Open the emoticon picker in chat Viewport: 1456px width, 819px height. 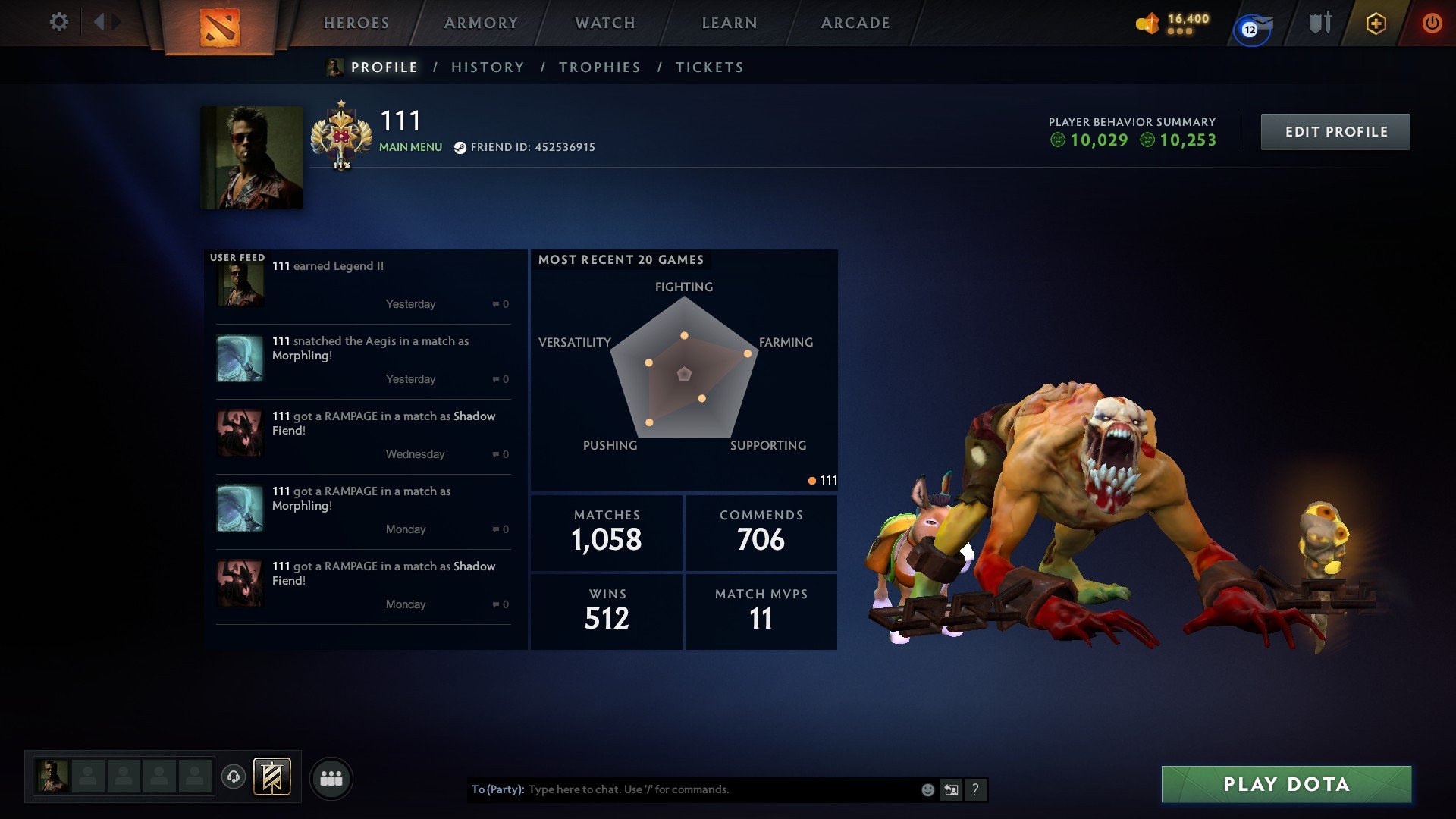pyautogui.click(x=927, y=789)
